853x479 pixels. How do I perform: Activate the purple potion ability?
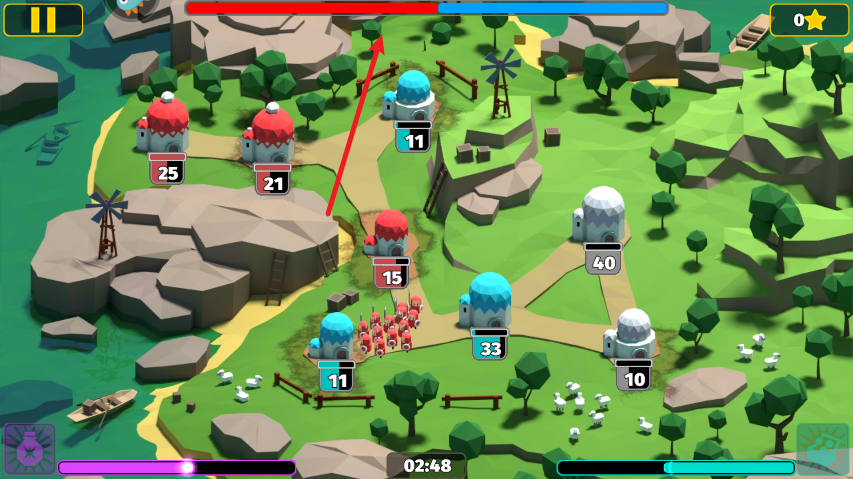click(x=28, y=449)
